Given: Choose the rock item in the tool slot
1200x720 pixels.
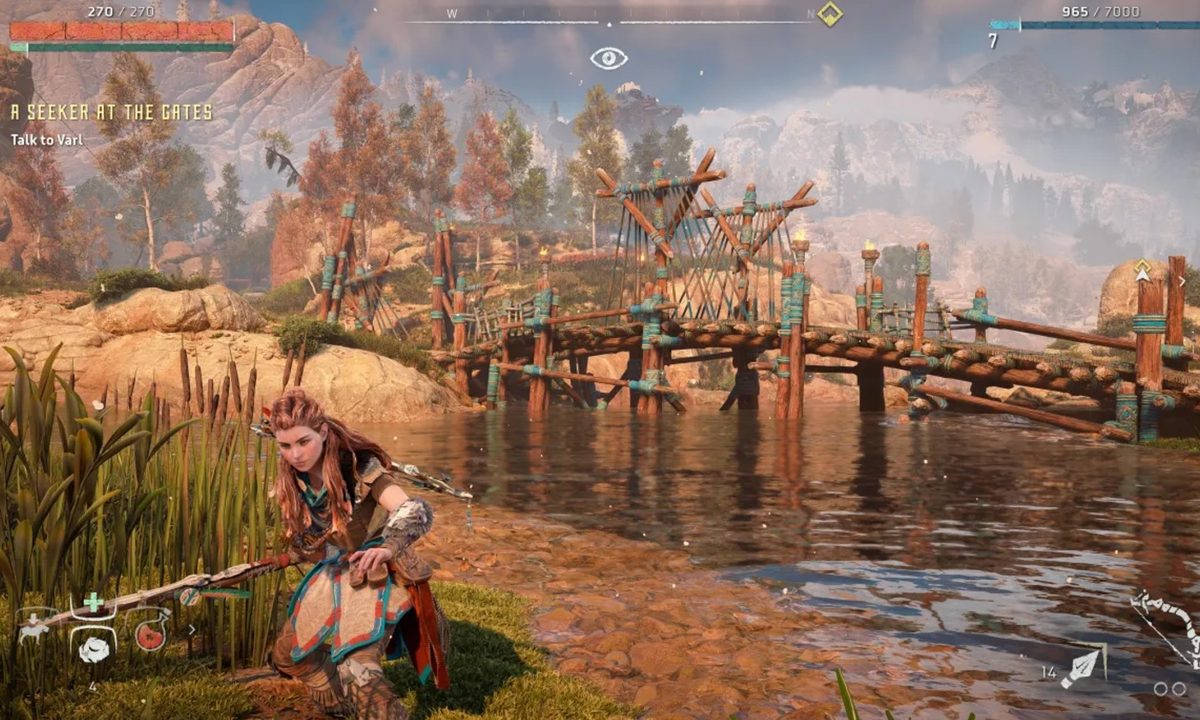Looking at the screenshot, I should click(x=93, y=649).
